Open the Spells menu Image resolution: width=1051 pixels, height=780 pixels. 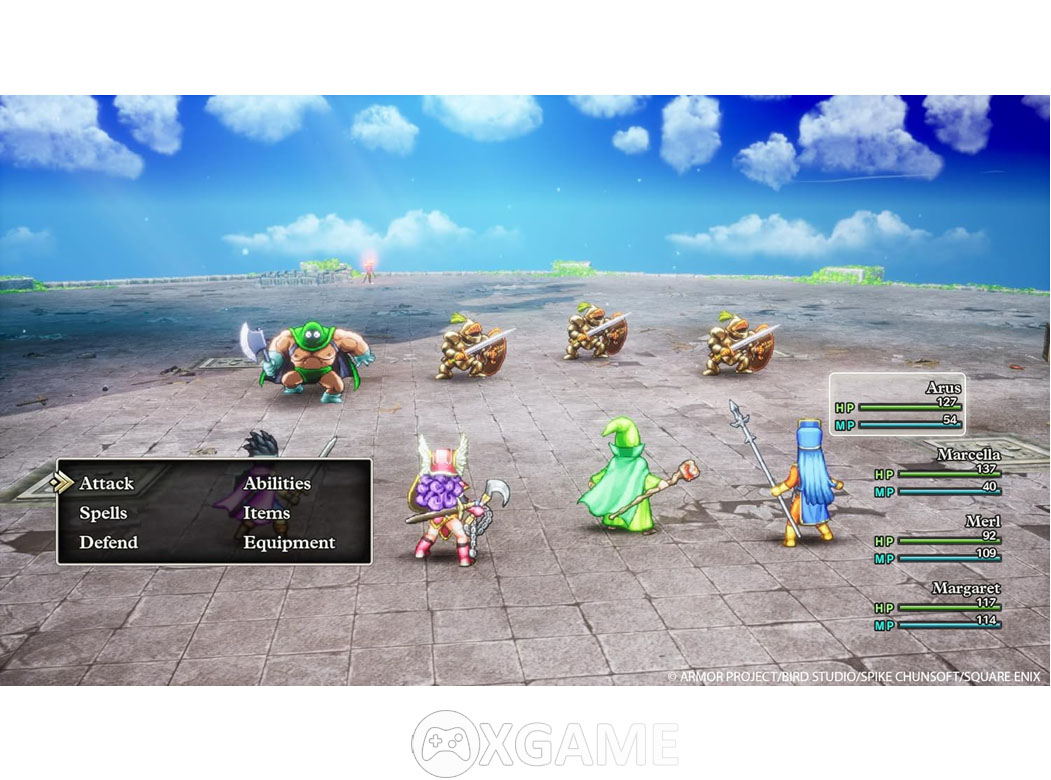point(103,513)
